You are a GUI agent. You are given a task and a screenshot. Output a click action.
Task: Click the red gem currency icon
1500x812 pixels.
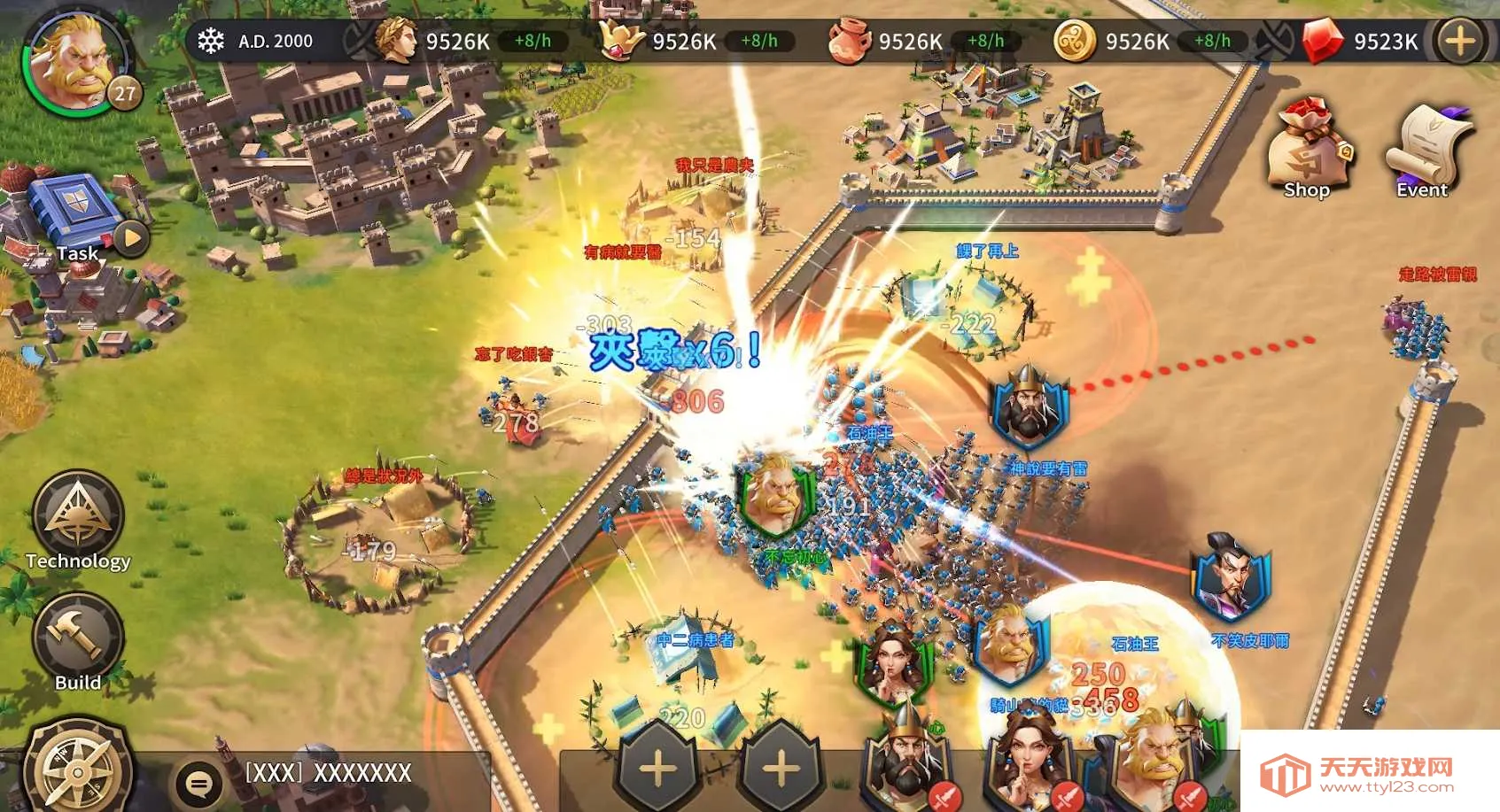point(1322,42)
